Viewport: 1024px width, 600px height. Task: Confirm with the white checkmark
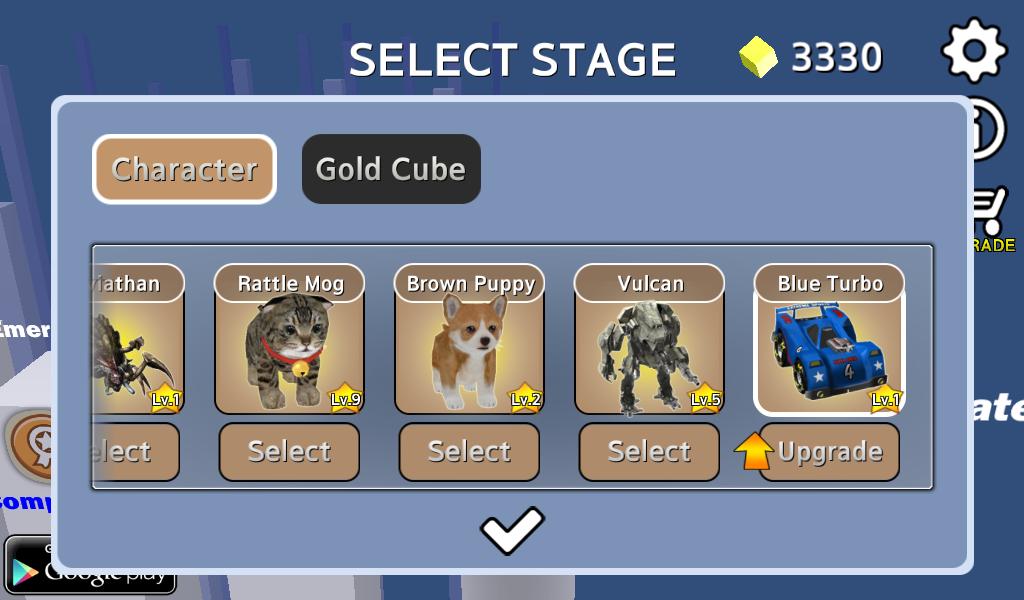click(x=512, y=530)
